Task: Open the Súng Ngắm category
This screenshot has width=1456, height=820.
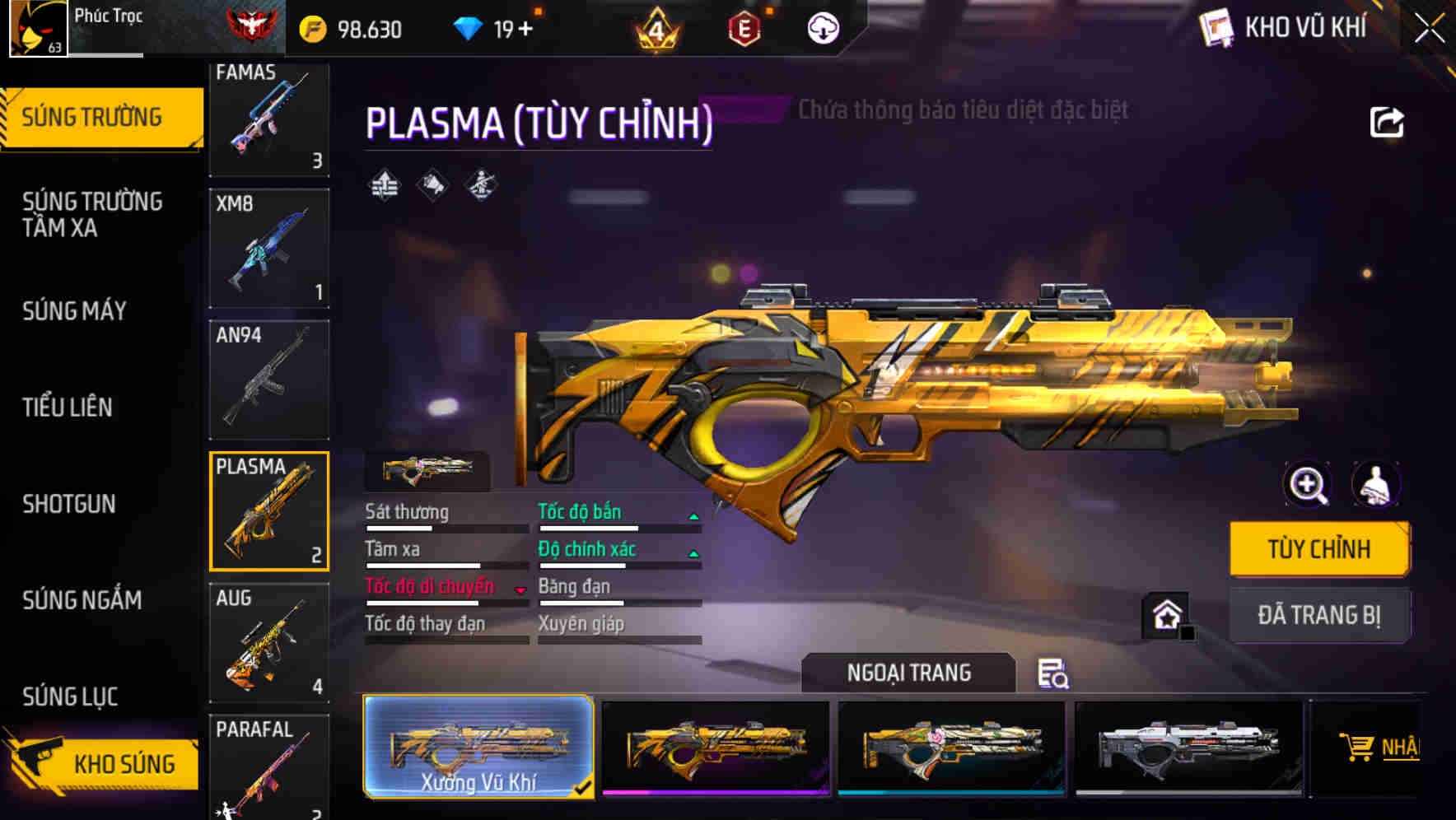Action: (x=82, y=600)
